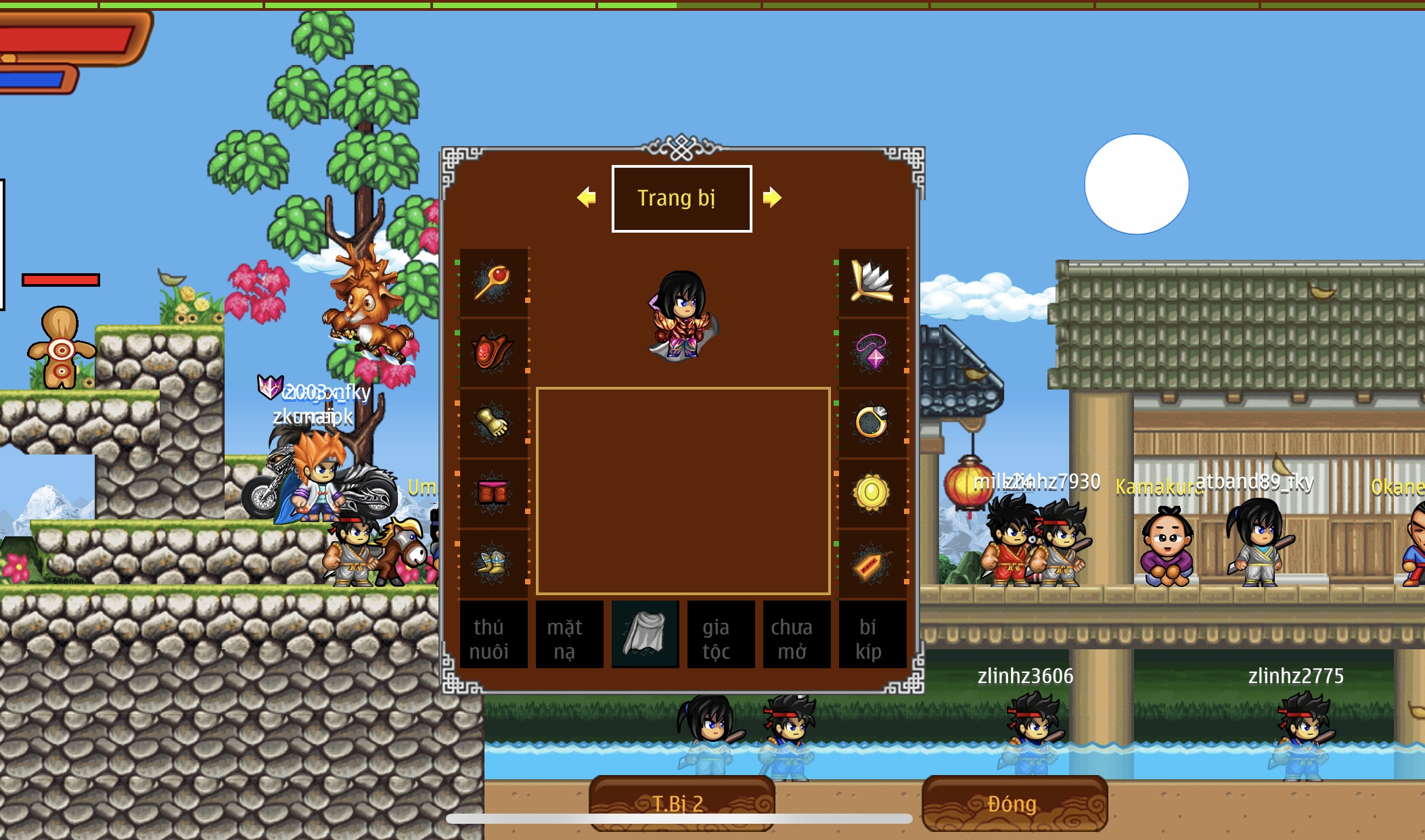The width and height of the screenshot is (1425, 840).
Task: Select the red orb staff weapon slot
Action: pyautogui.click(x=493, y=282)
